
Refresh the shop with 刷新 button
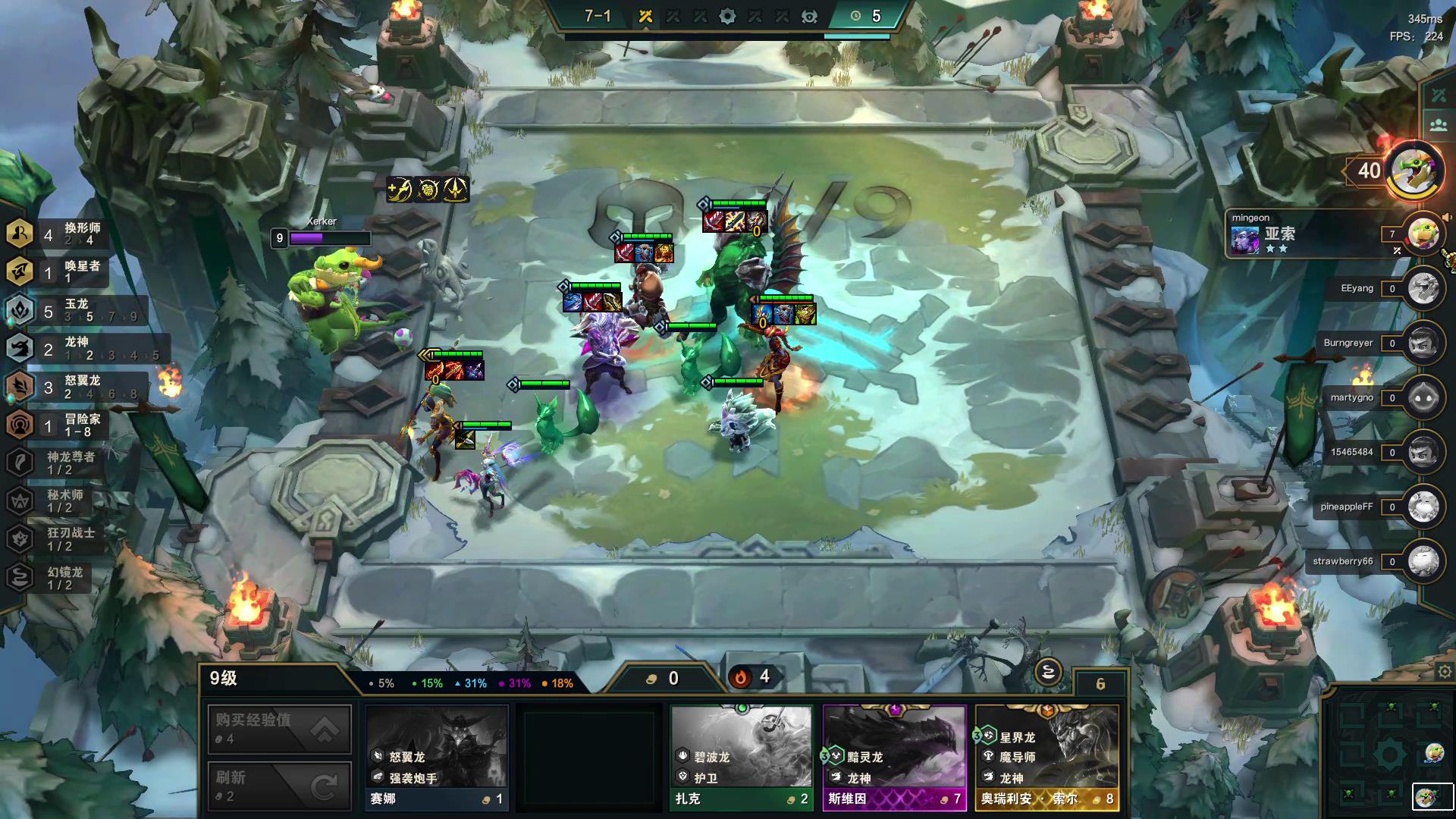tap(279, 786)
